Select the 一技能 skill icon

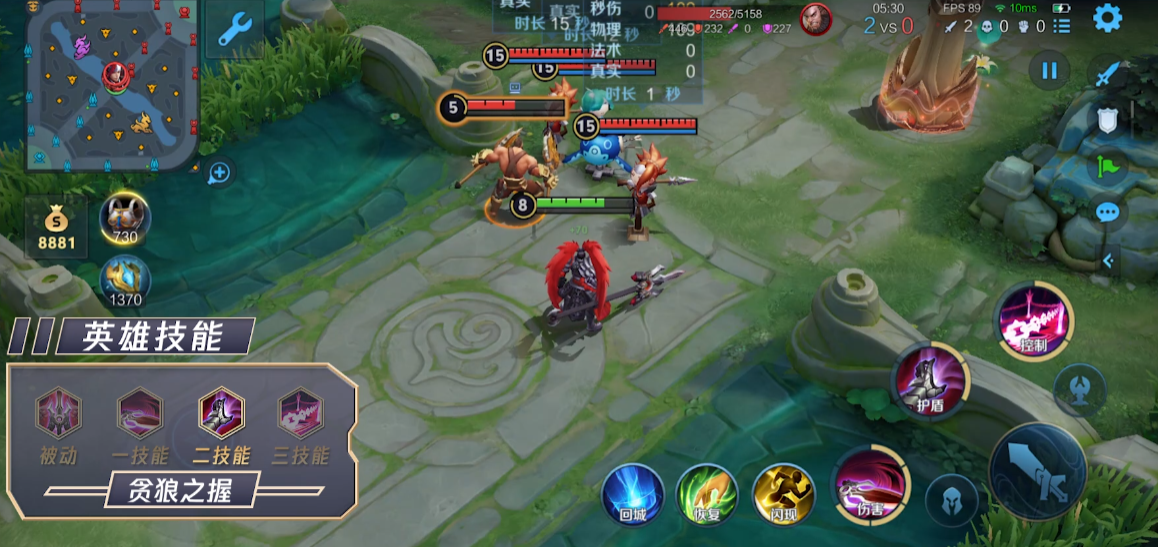[139, 413]
